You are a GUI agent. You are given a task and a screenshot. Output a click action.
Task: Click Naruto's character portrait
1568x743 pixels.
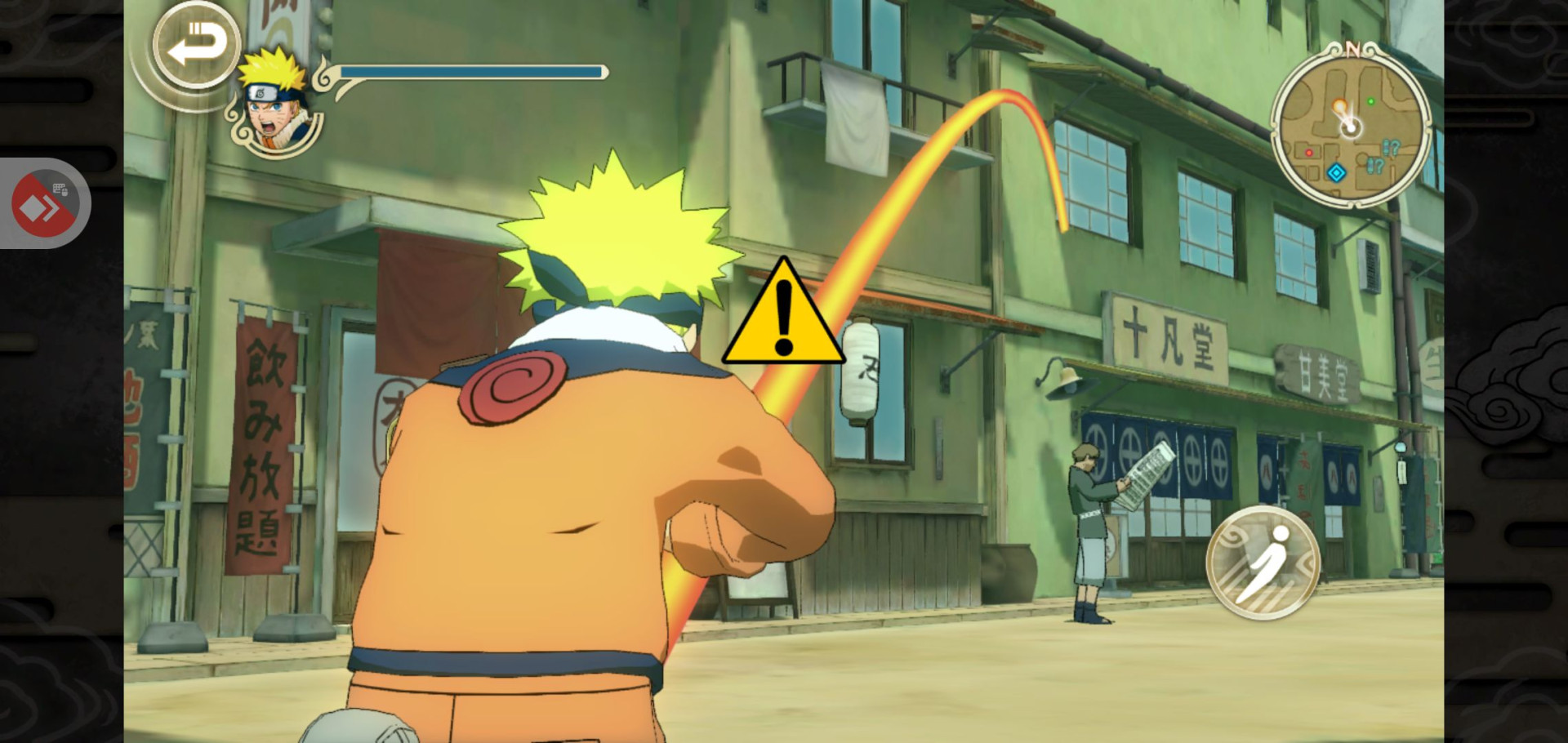click(276, 106)
